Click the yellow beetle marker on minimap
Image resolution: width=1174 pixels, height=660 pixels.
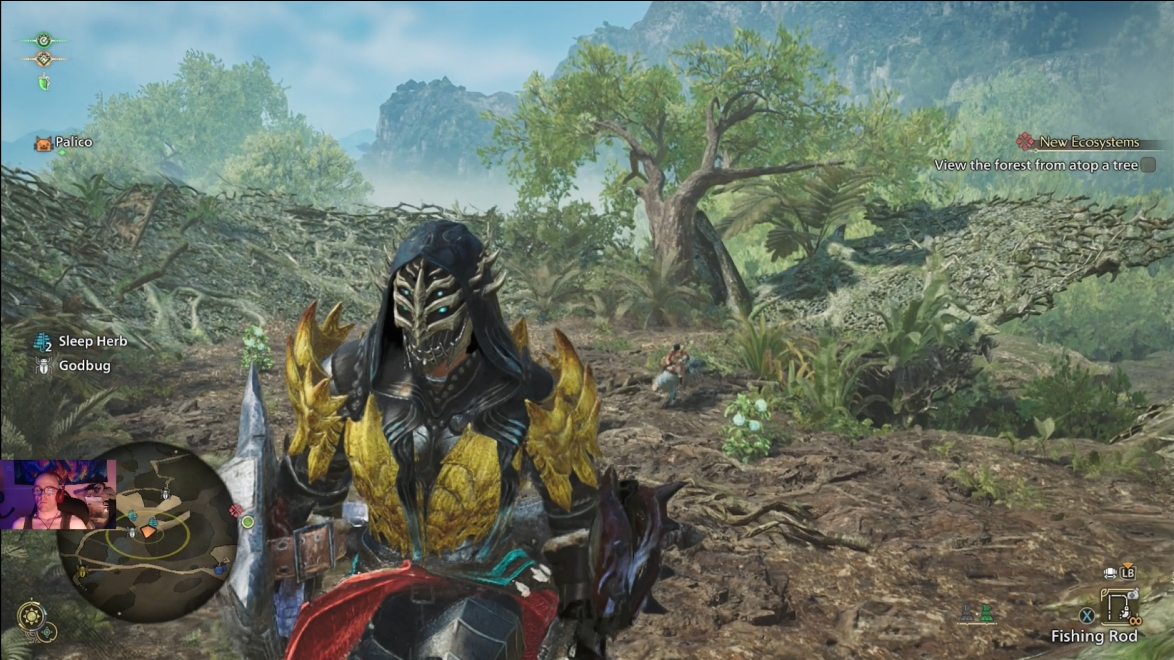pos(83,571)
